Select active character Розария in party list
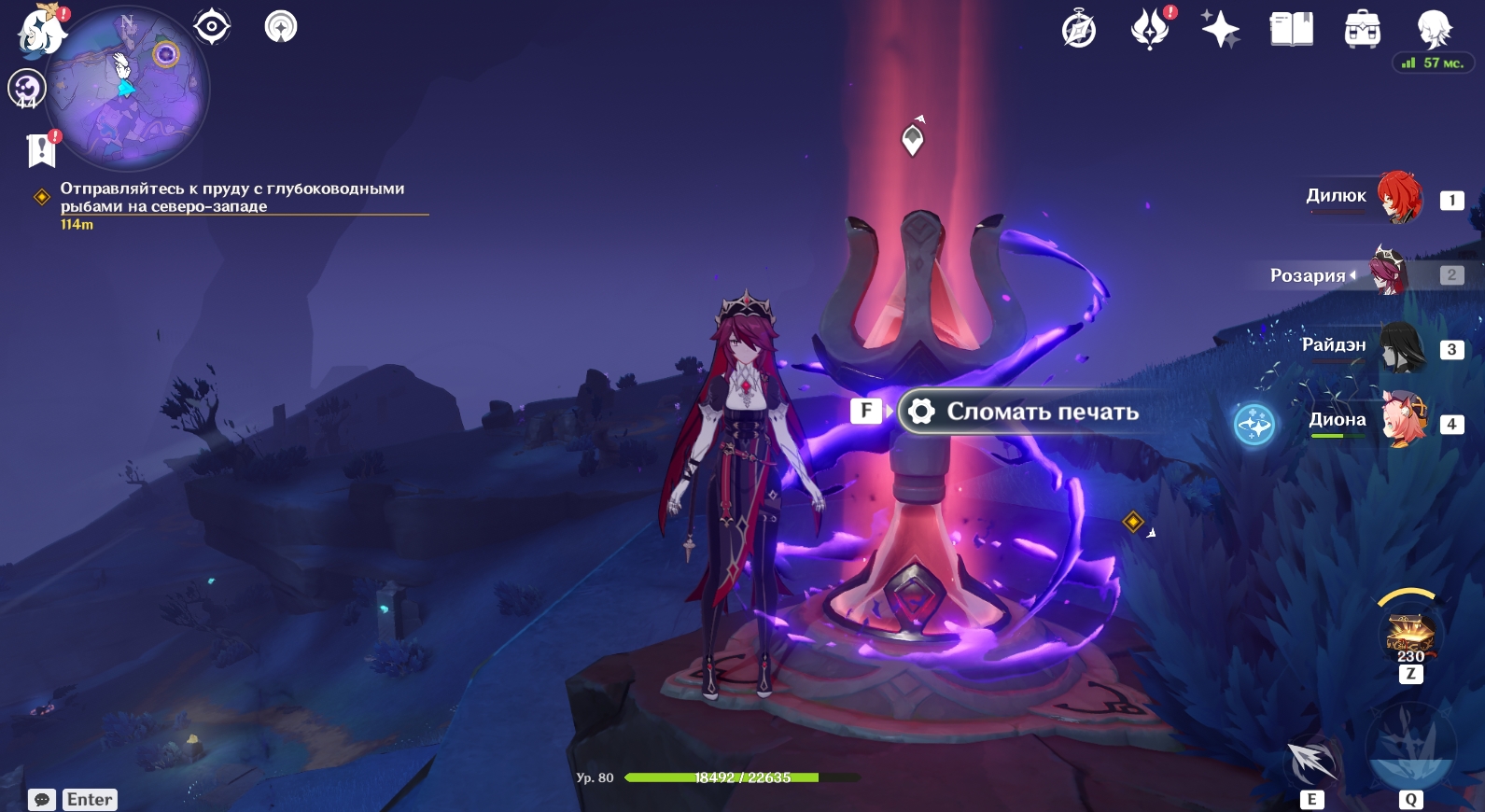 (x=1387, y=273)
